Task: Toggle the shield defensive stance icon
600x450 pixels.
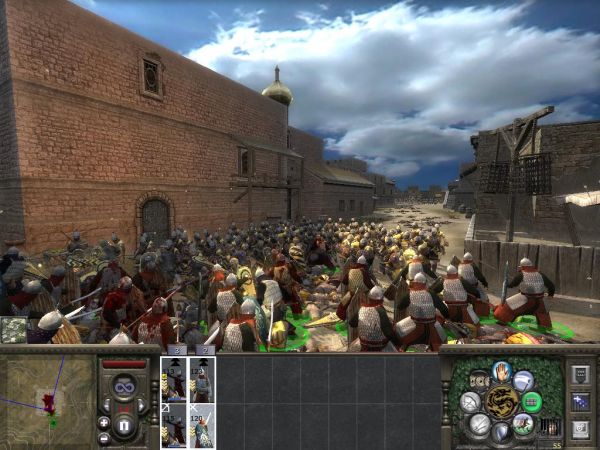Action: click(502, 433)
